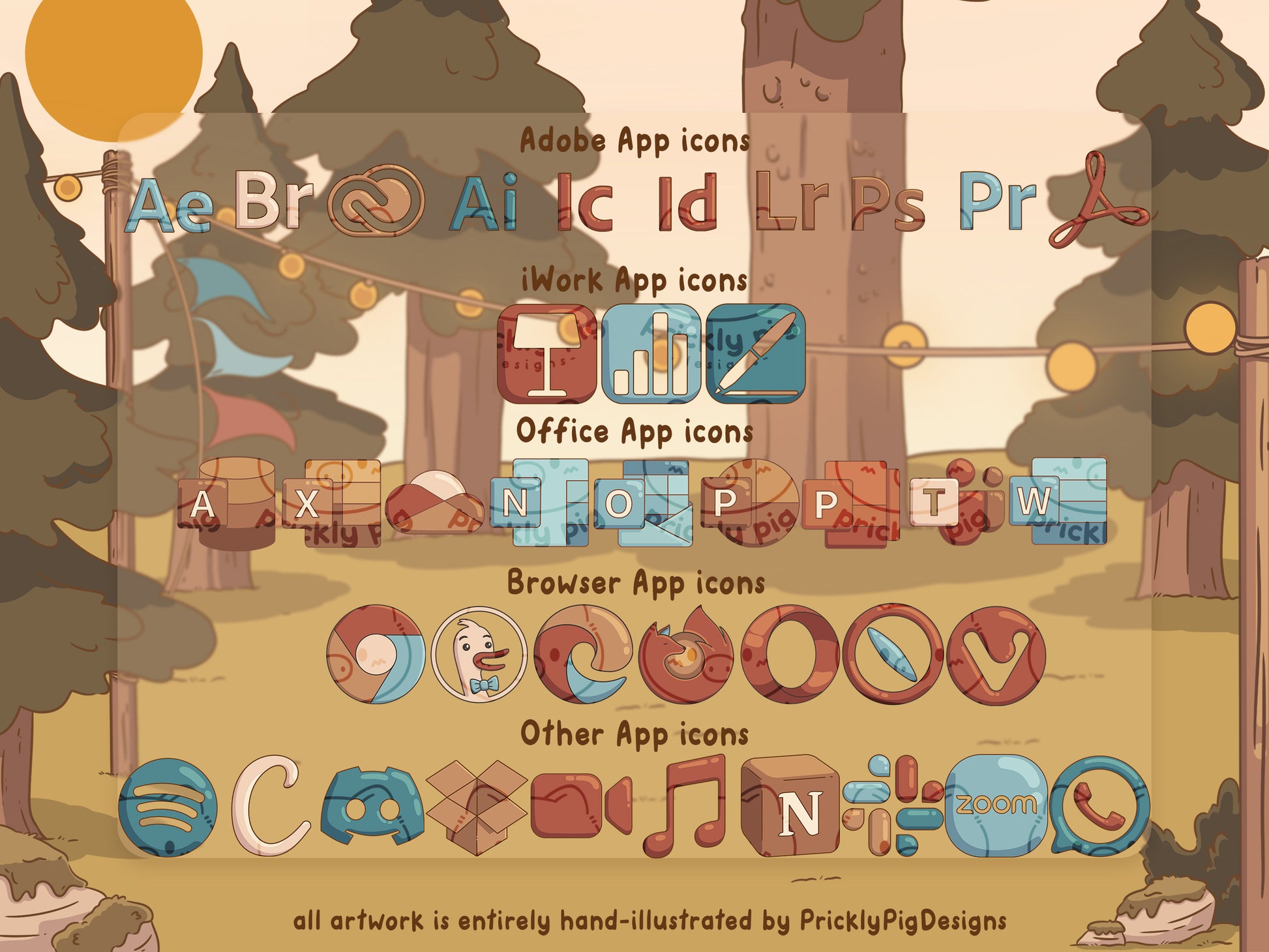Viewport: 1269px width, 952px height.
Task: Click the Photoshop Ps icon
Action: (x=888, y=204)
